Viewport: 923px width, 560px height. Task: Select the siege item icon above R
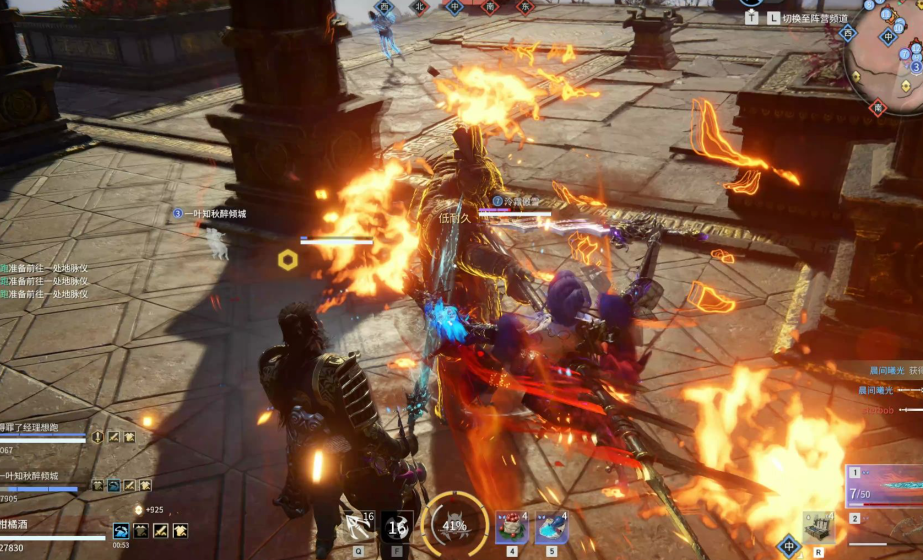818,527
